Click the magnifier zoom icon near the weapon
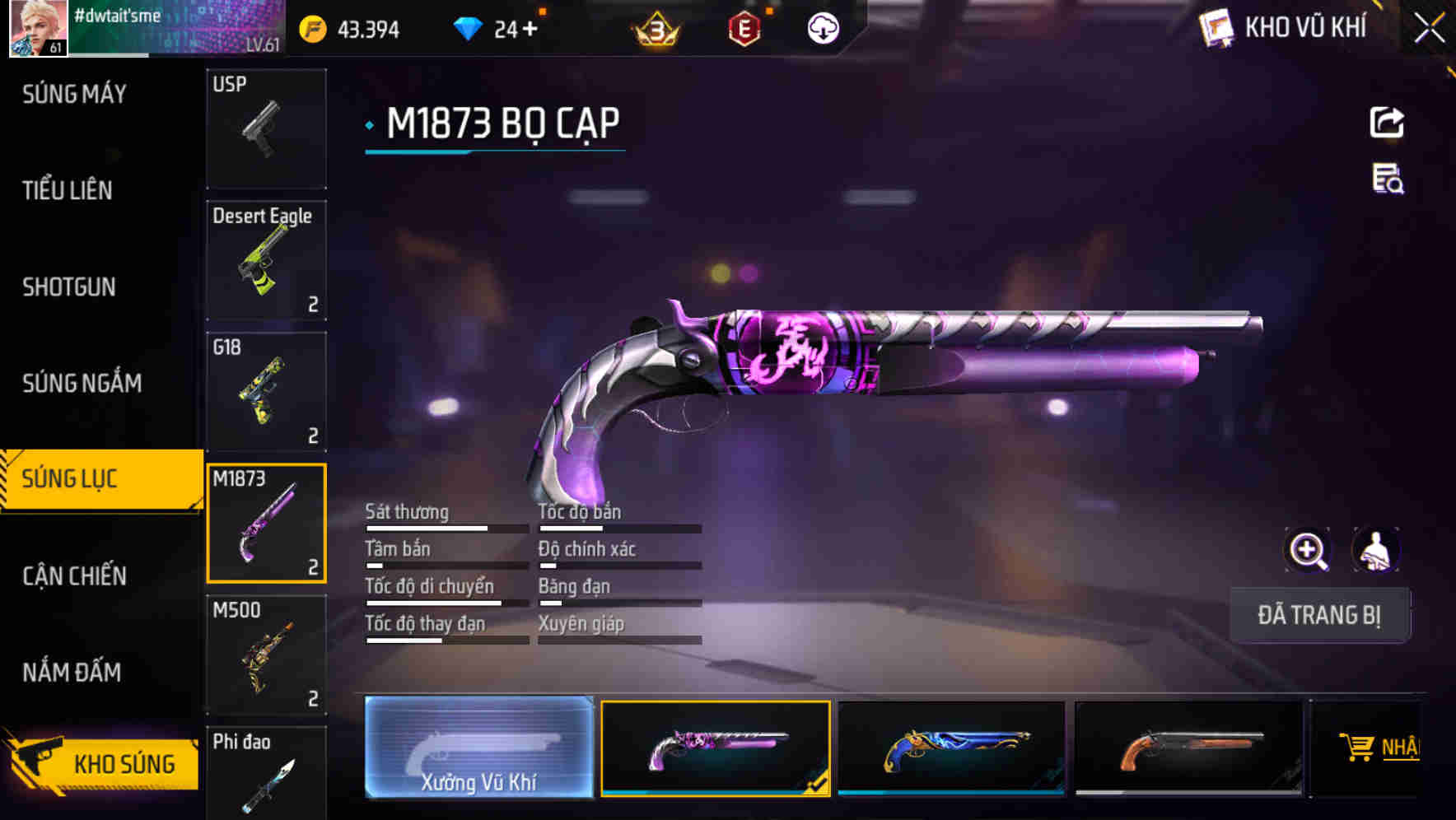 [x=1308, y=550]
